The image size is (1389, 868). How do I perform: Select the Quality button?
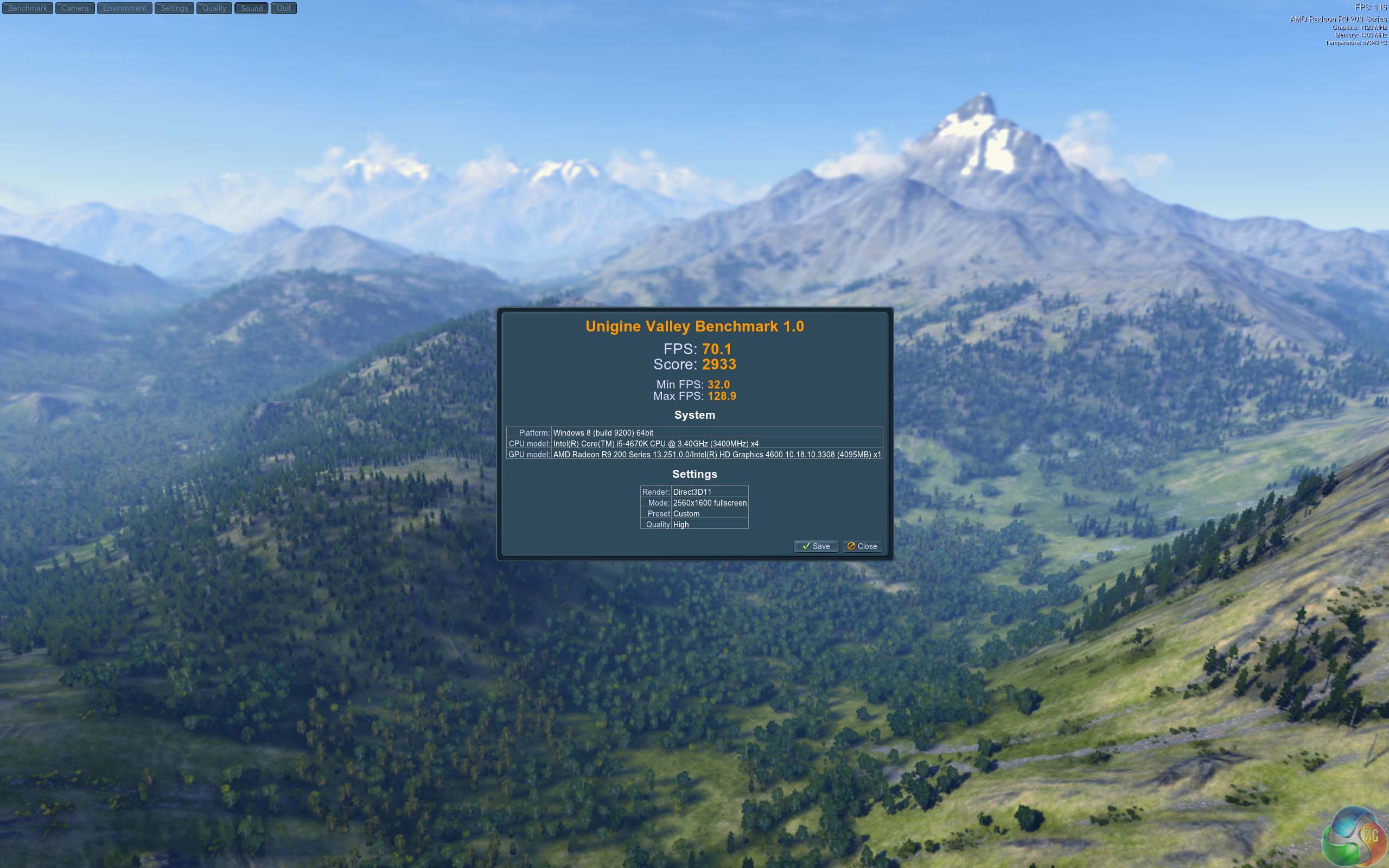click(x=214, y=8)
